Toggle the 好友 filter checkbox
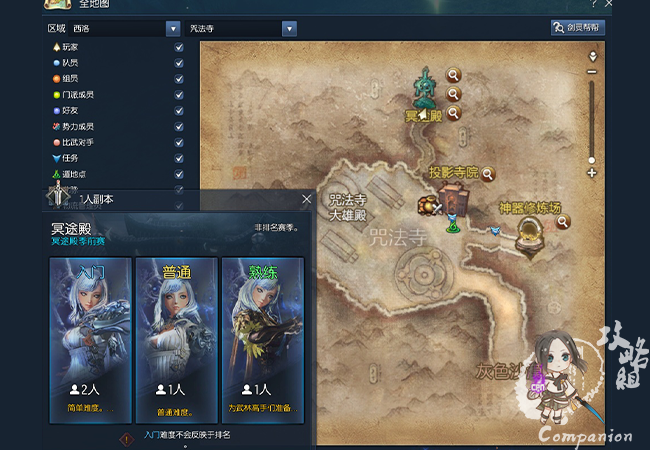Viewport: 650px width, 450px height. [179, 111]
